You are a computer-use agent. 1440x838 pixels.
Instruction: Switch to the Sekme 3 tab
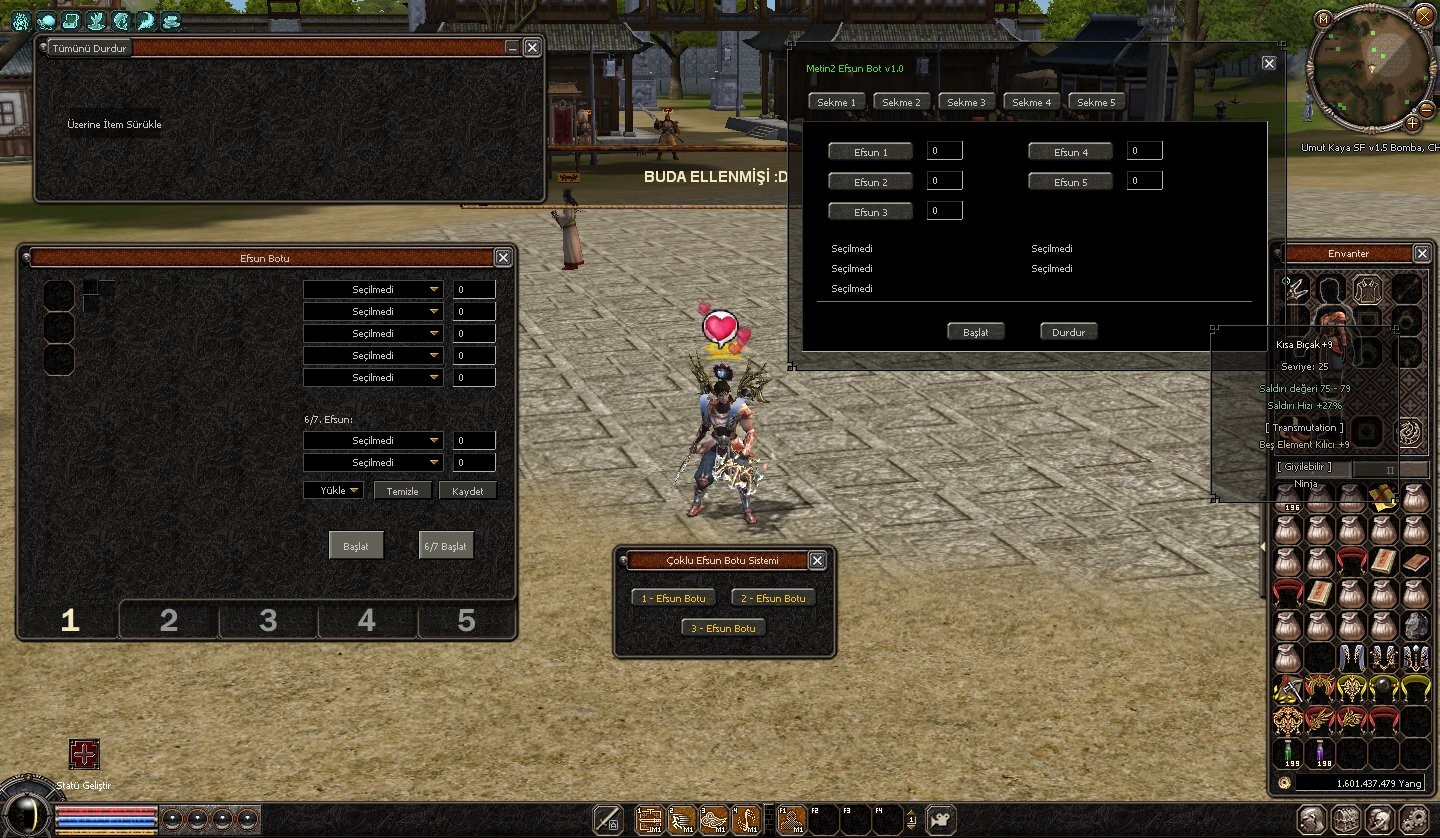(x=967, y=102)
